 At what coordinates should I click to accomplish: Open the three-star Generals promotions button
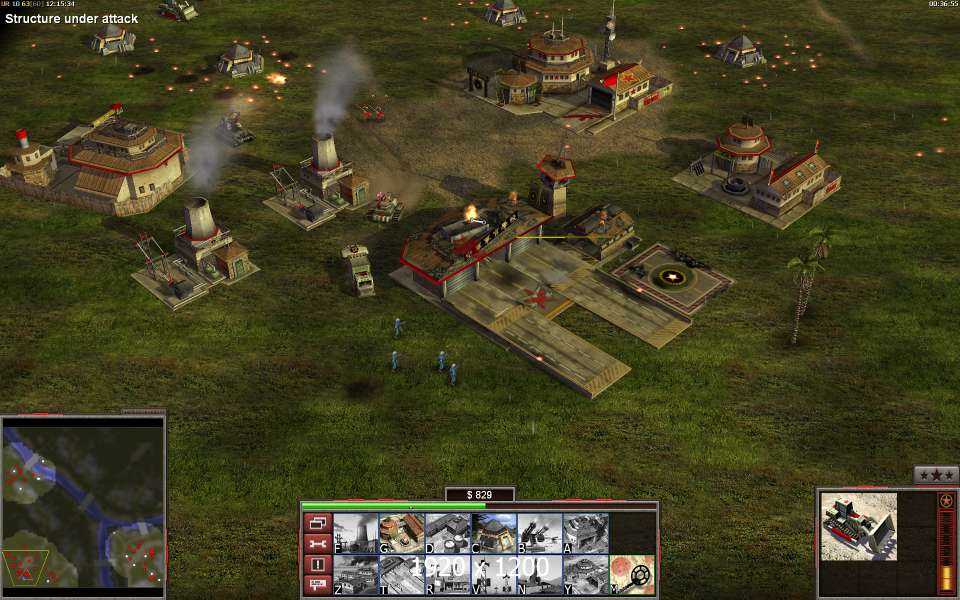[x=936, y=475]
